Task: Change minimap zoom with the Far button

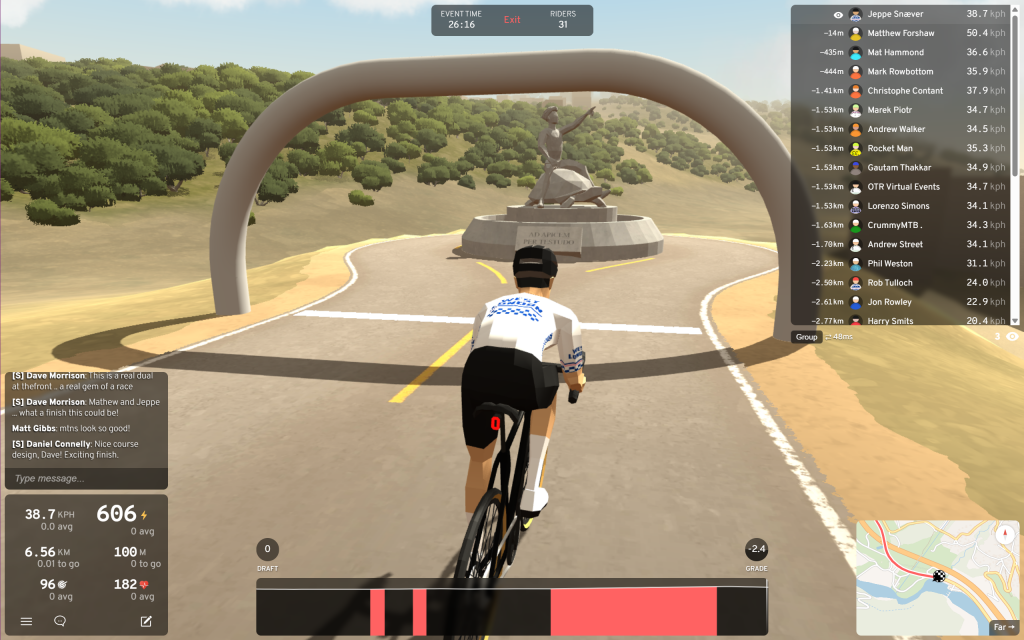Action: 1003,627
